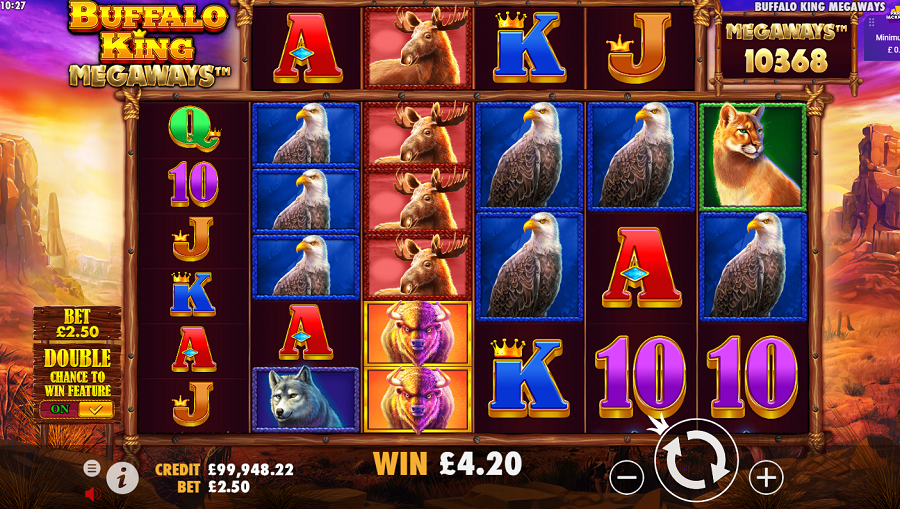Toggle the Double Chance to Win feature
900x509 pixels.
click(76, 409)
